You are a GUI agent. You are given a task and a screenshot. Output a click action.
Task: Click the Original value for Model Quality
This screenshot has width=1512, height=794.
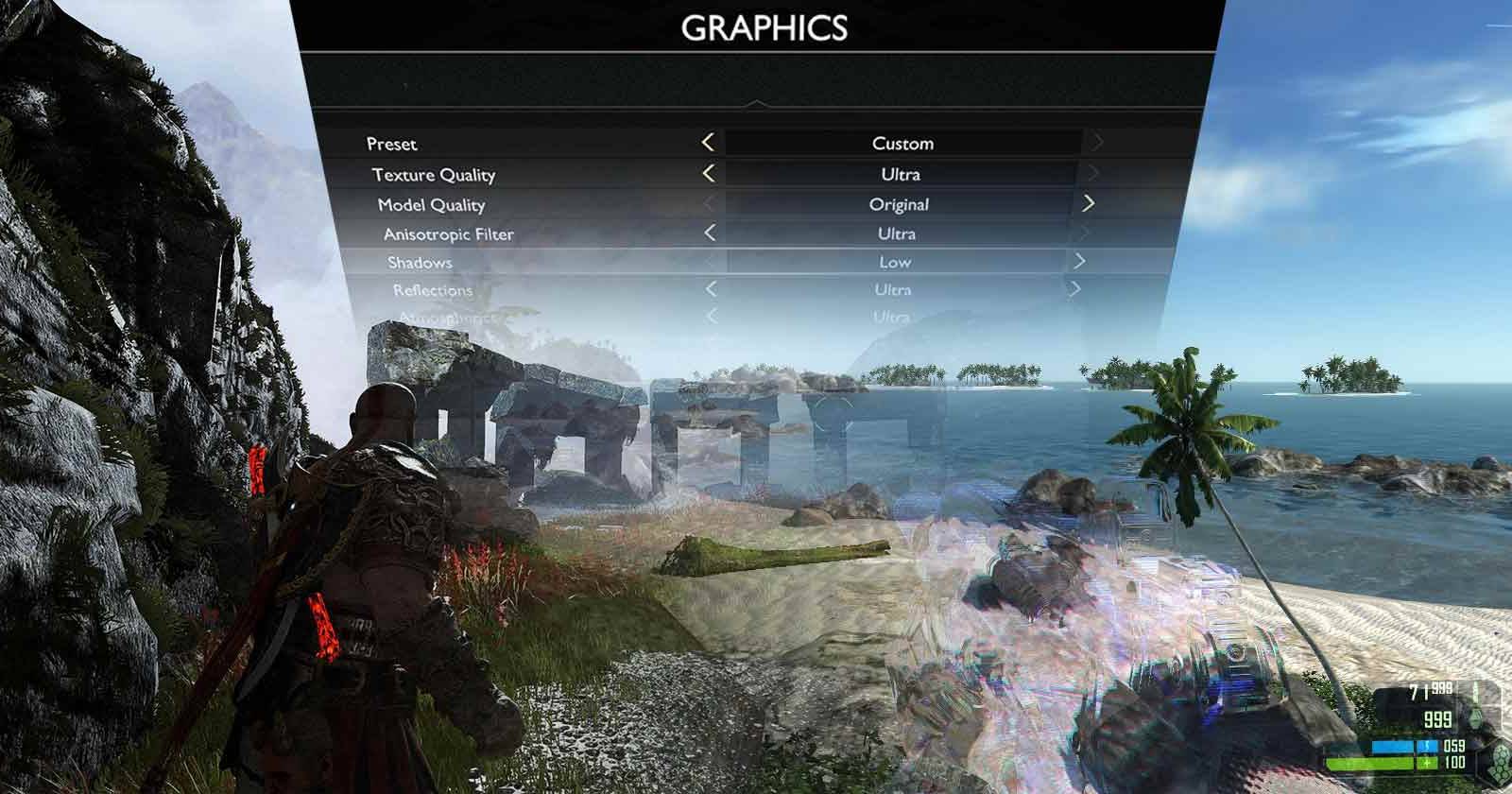(899, 203)
